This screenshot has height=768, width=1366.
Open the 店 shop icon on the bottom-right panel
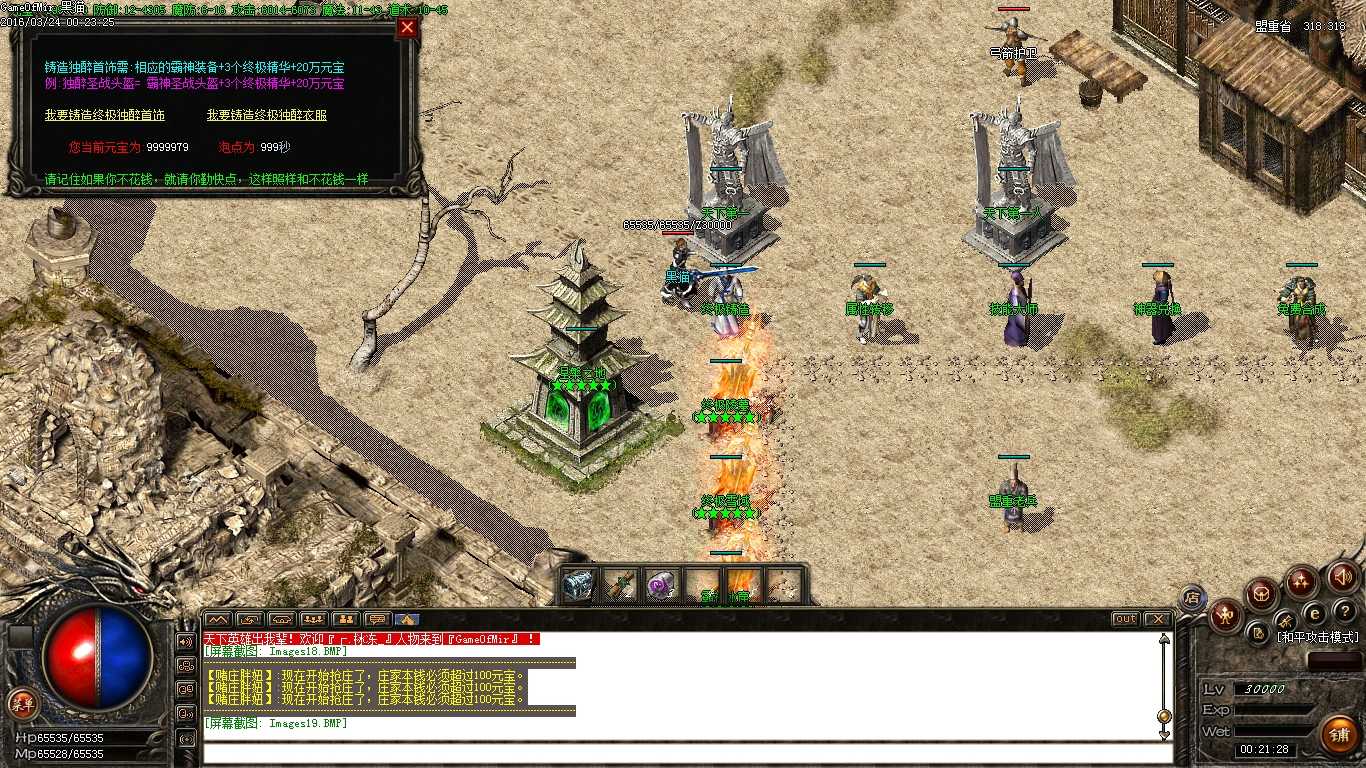click(x=1193, y=597)
